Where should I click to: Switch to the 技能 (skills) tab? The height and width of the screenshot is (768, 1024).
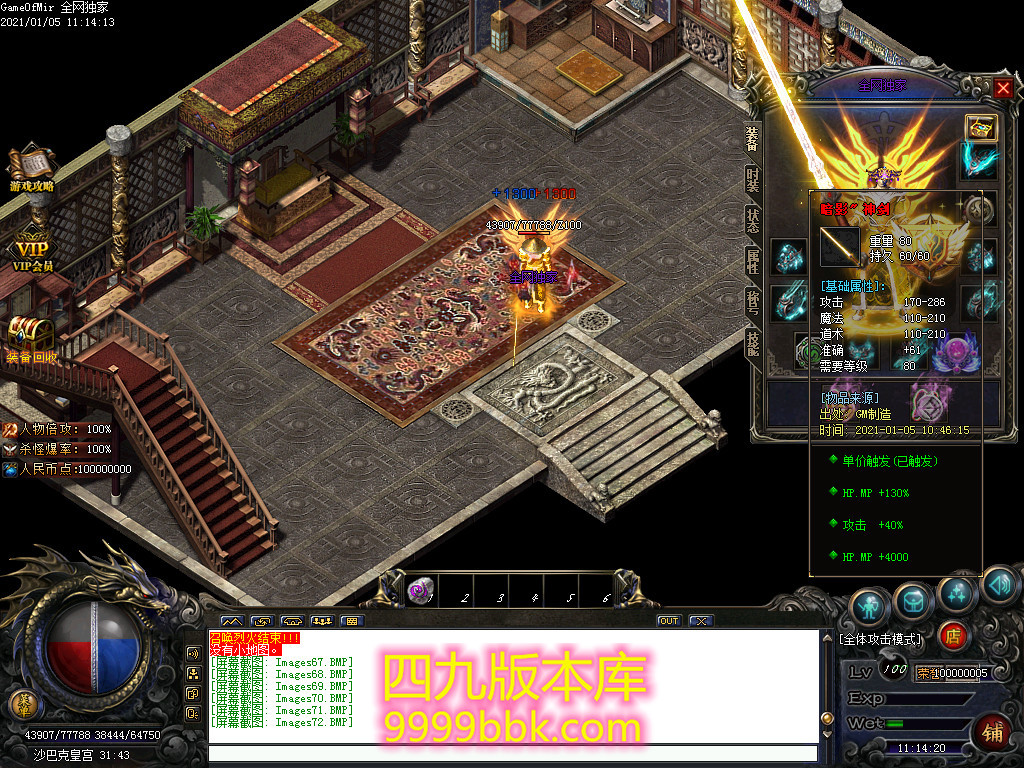coord(752,343)
